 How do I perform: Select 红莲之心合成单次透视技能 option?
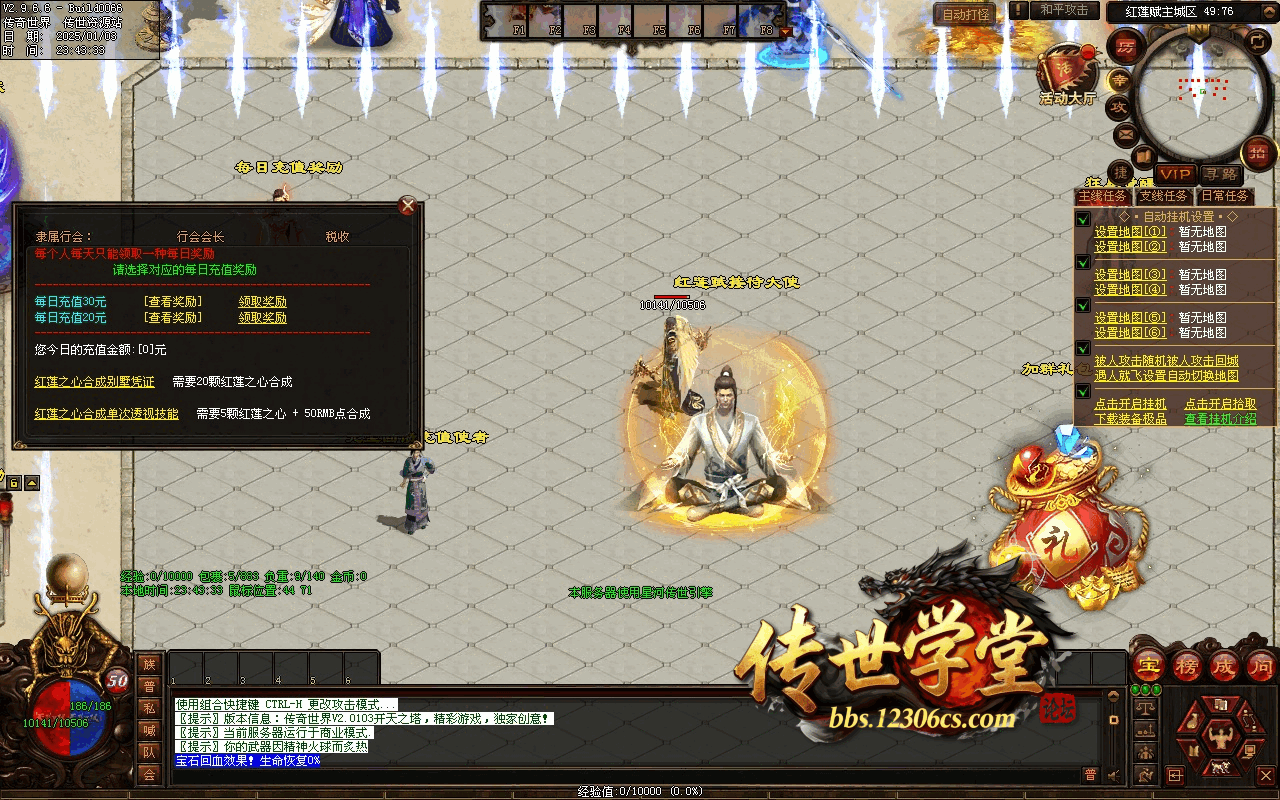[x=107, y=414]
